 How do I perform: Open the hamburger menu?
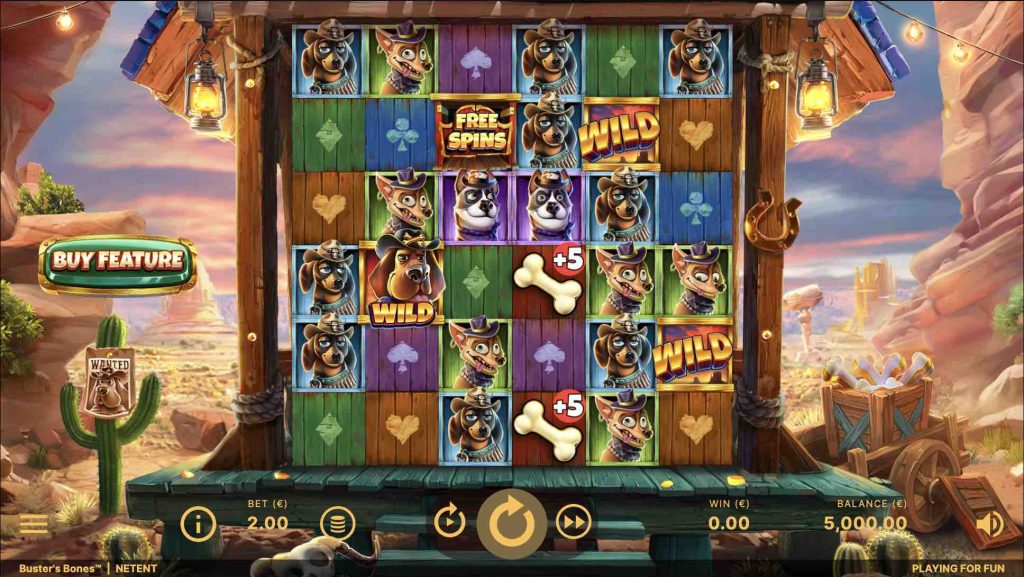point(33,523)
